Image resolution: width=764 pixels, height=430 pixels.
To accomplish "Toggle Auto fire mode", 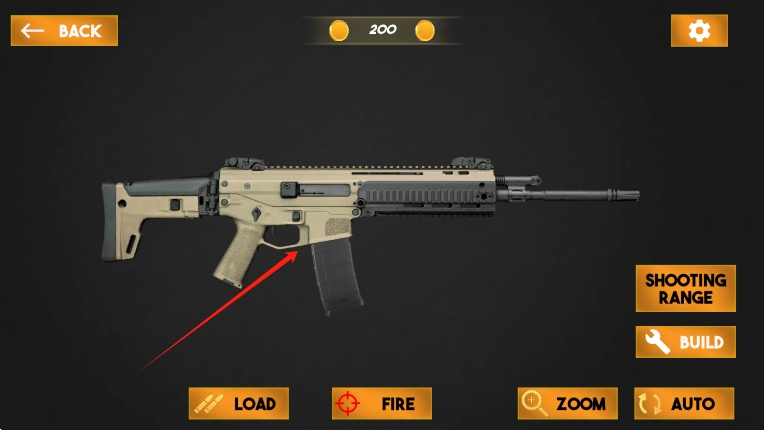I will 684,403.
